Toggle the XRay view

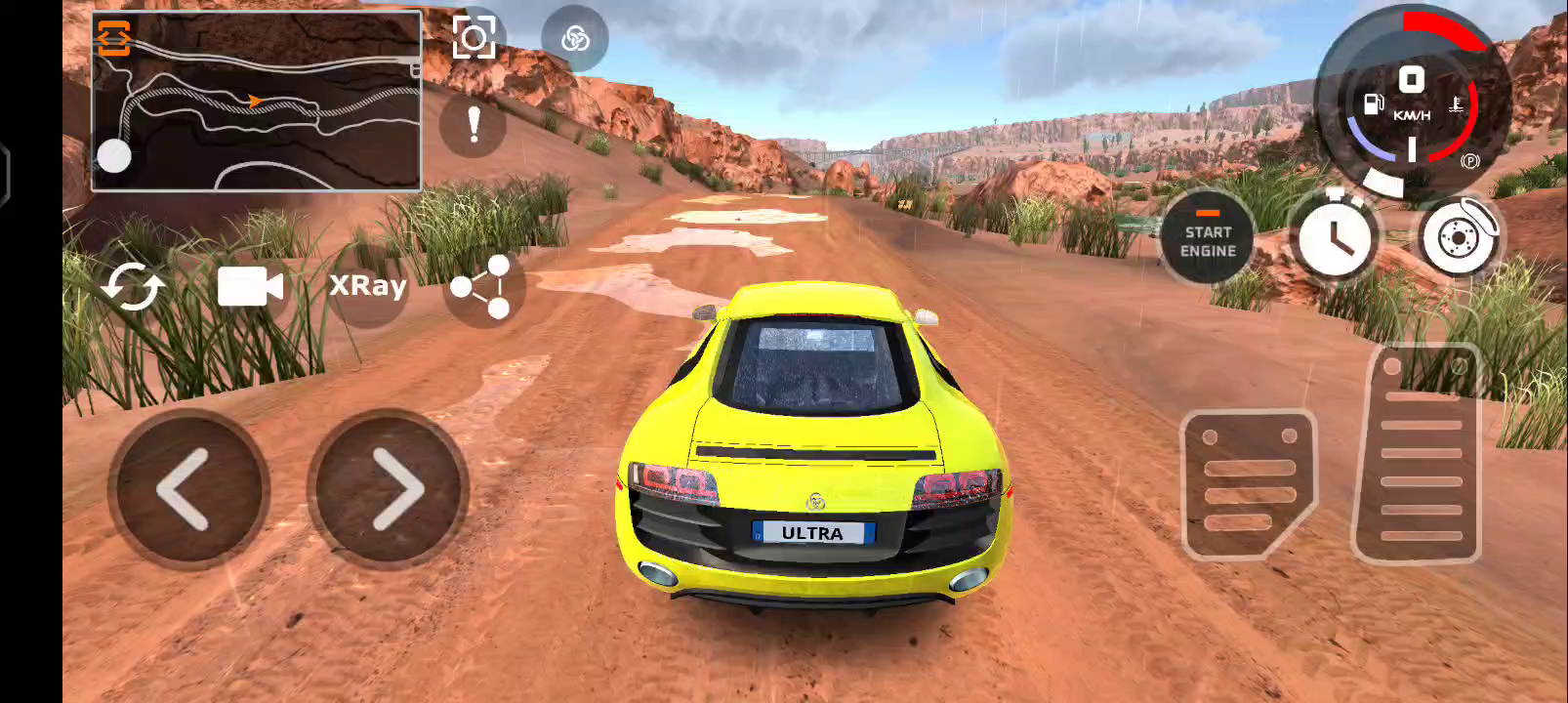(367, 286)
